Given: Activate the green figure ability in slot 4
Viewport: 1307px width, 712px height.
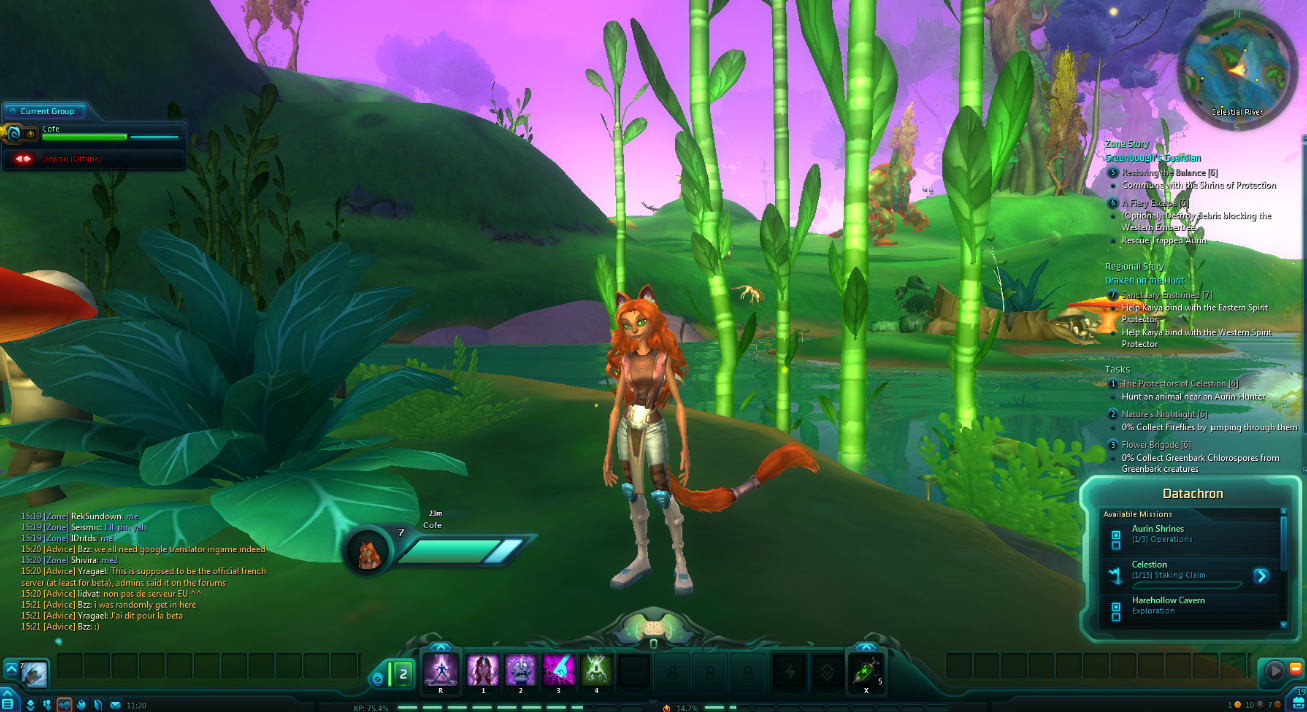Looking at the screenshot, I should click(596, 669).
